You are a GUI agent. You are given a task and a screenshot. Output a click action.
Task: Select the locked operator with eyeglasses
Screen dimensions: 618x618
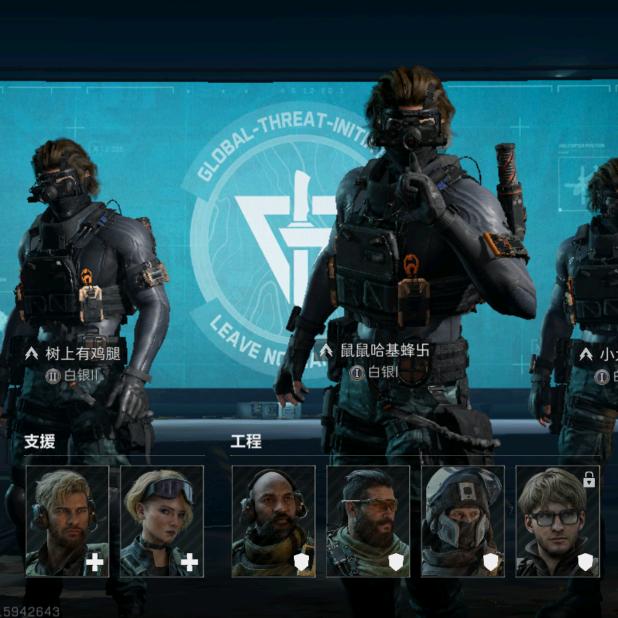tap(557, 521)
